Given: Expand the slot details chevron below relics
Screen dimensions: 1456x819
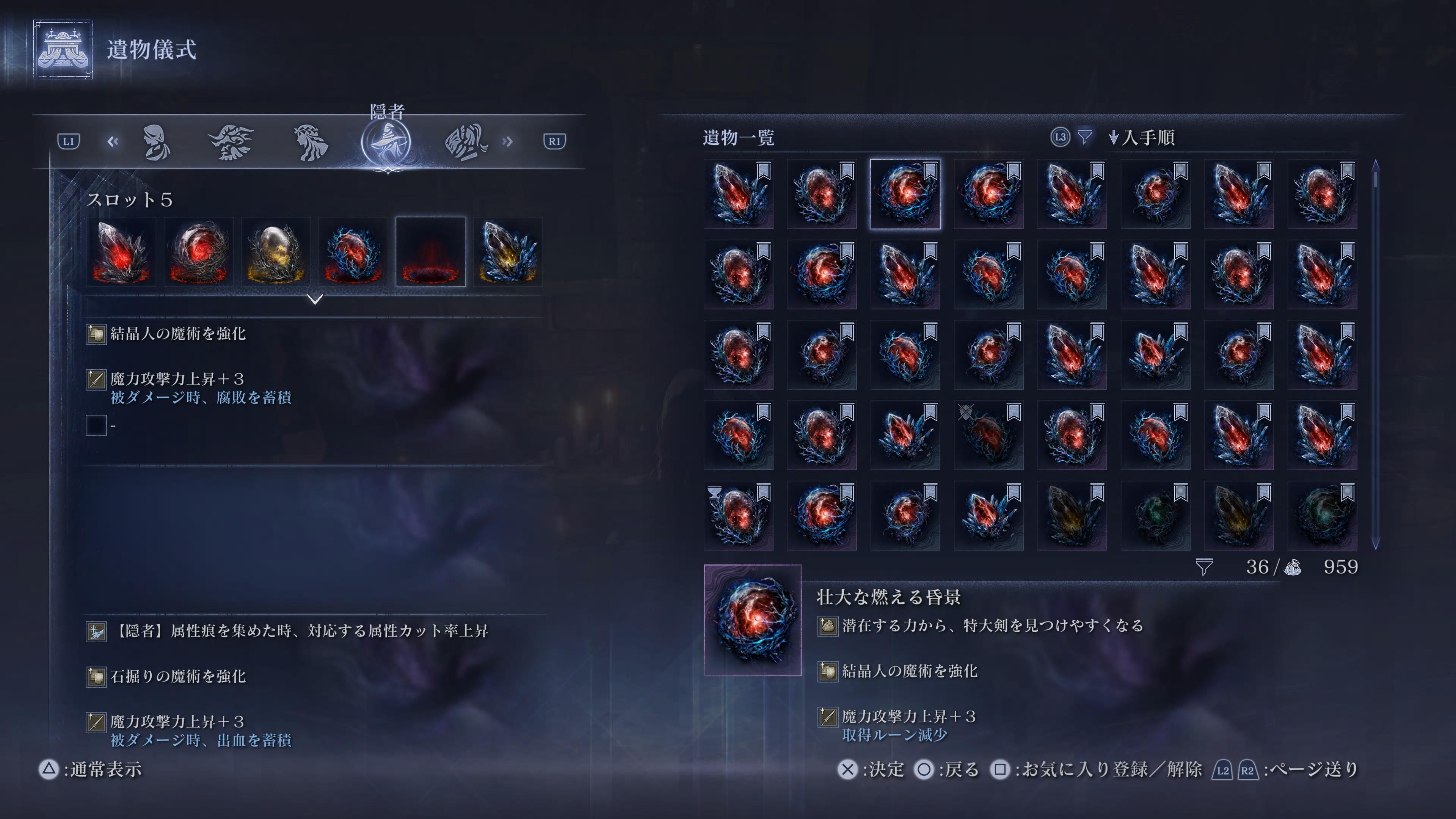Looking at the screenshot, I should pos(315,298).
